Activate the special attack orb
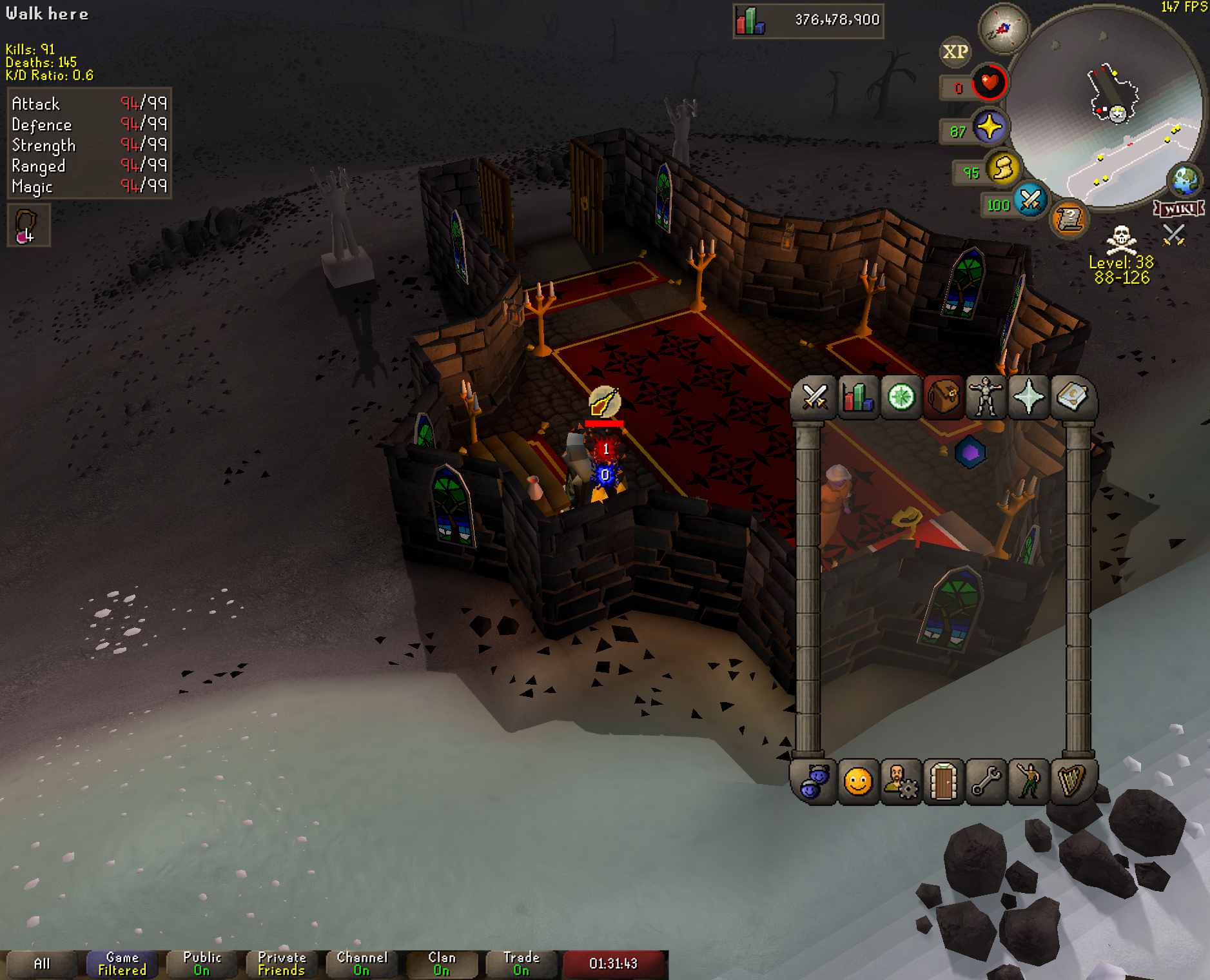This screenshot has width=1210, height=980. (x=1030, y=200)
